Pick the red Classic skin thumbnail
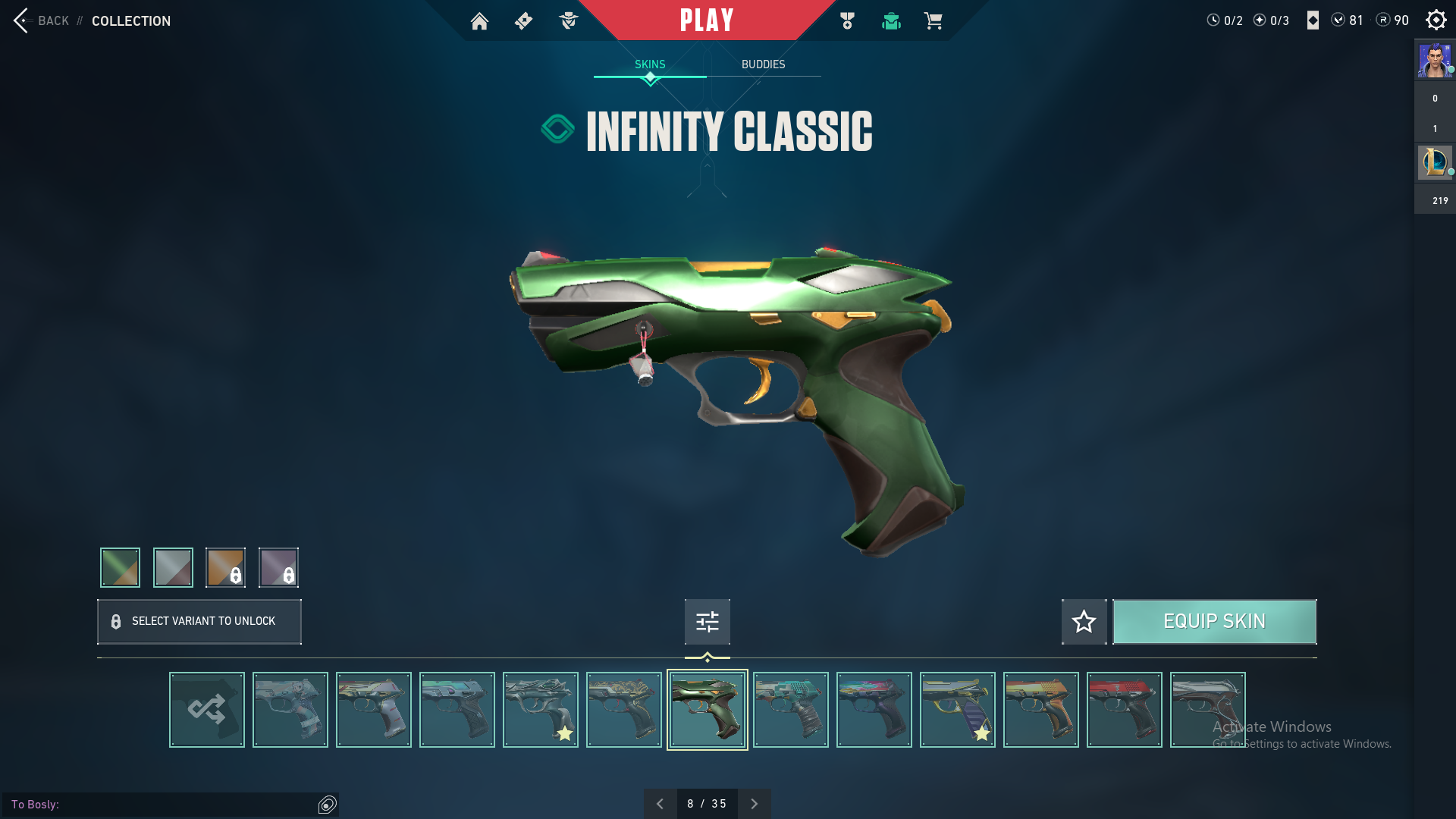This screenshot has width=1456, height=819. pos(1124,710)
